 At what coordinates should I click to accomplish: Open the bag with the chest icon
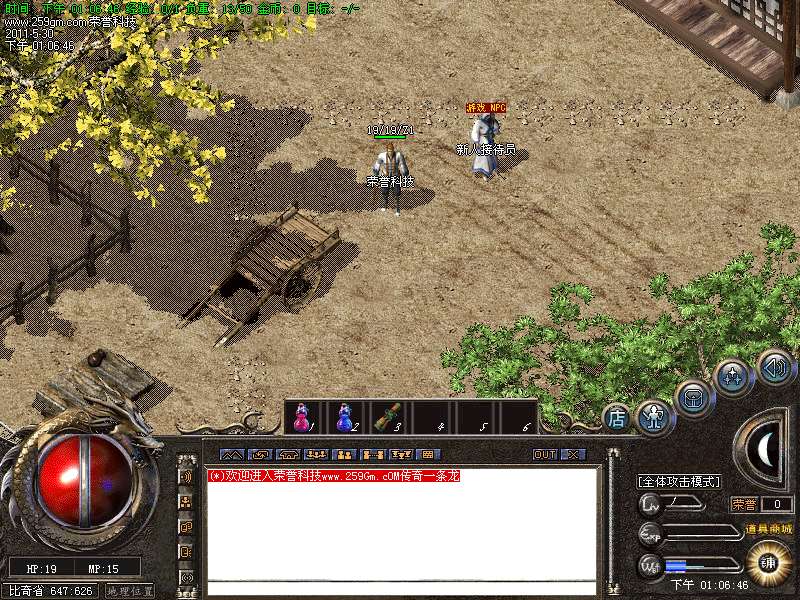(693, 396)
